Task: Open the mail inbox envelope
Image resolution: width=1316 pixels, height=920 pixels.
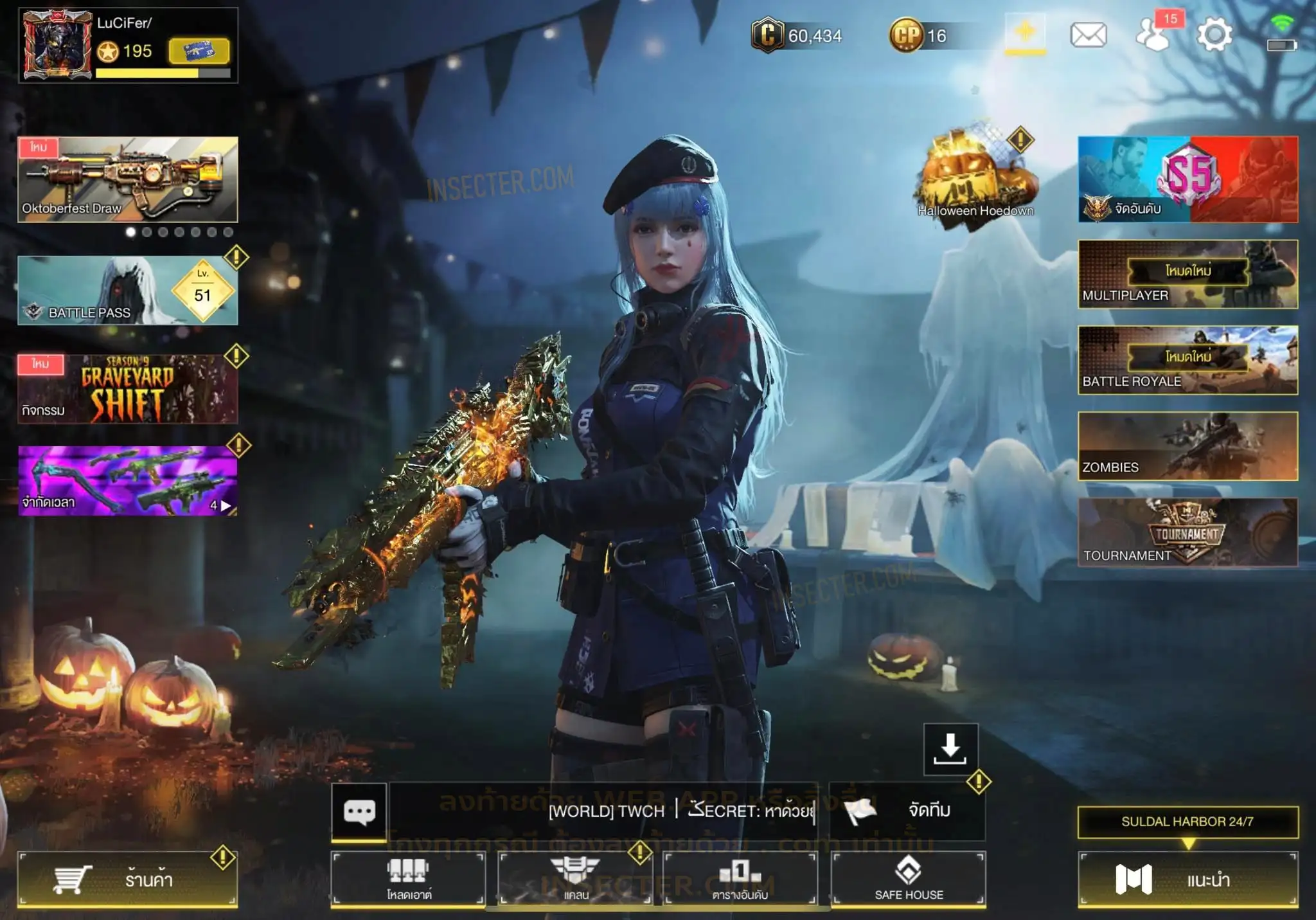Action: click(x=1088, y=35)
